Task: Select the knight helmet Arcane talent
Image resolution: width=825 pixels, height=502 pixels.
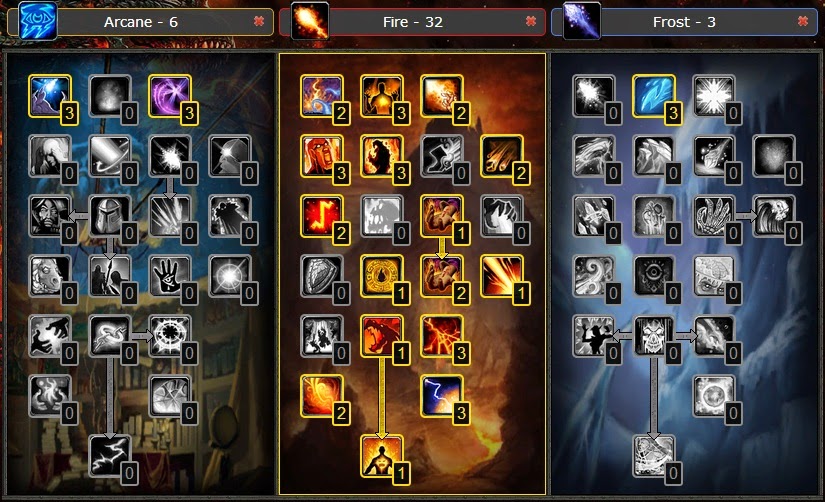Action: 109,215
